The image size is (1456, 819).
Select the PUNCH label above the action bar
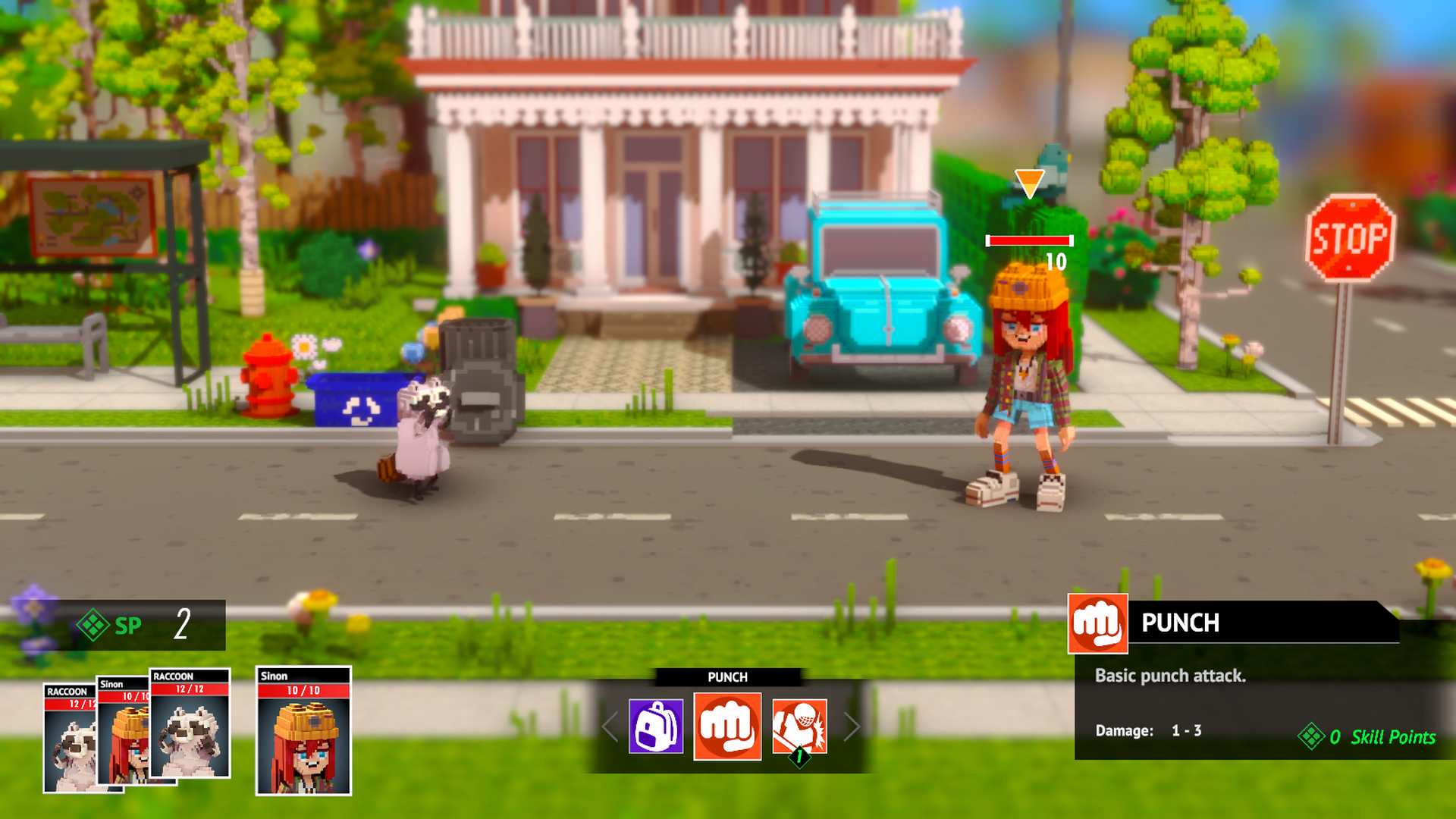click(x=727, y=676)
